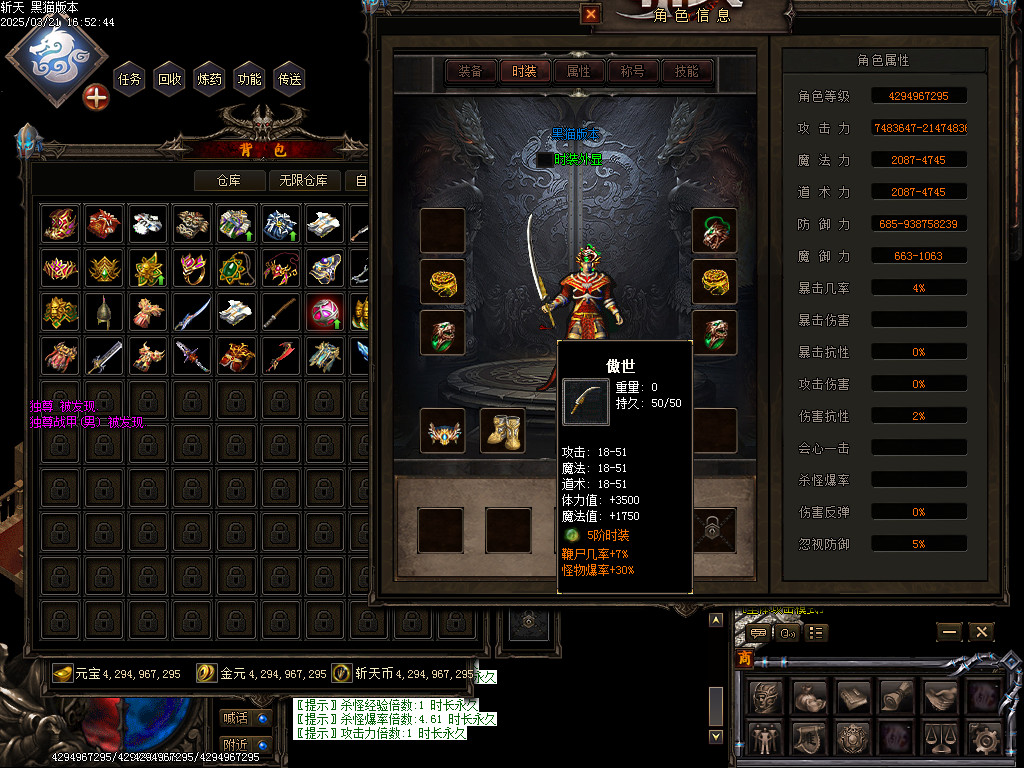Open the 任务 quest menu

(130, 79)
